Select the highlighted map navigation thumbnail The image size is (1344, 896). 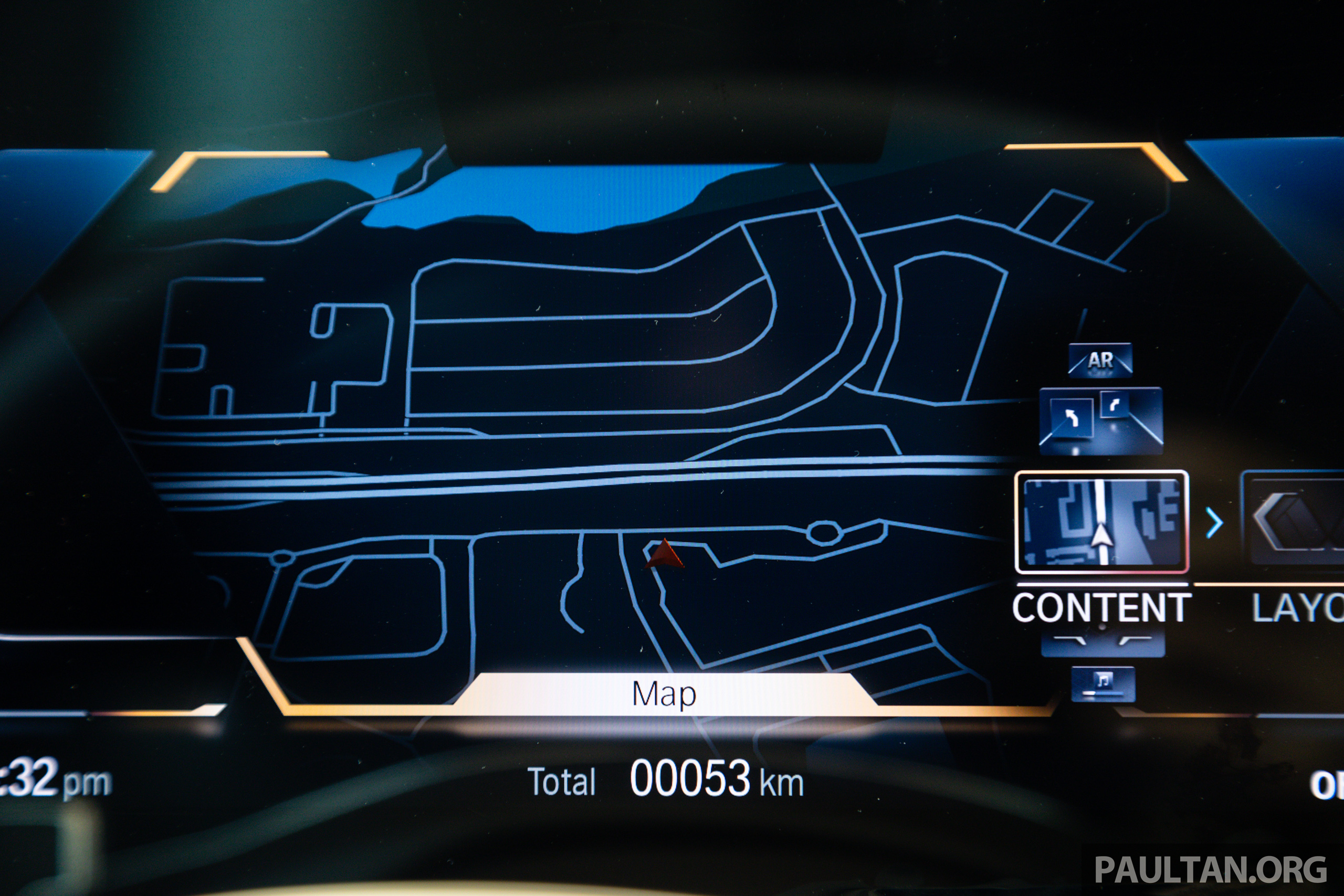tap(1101, 521)
